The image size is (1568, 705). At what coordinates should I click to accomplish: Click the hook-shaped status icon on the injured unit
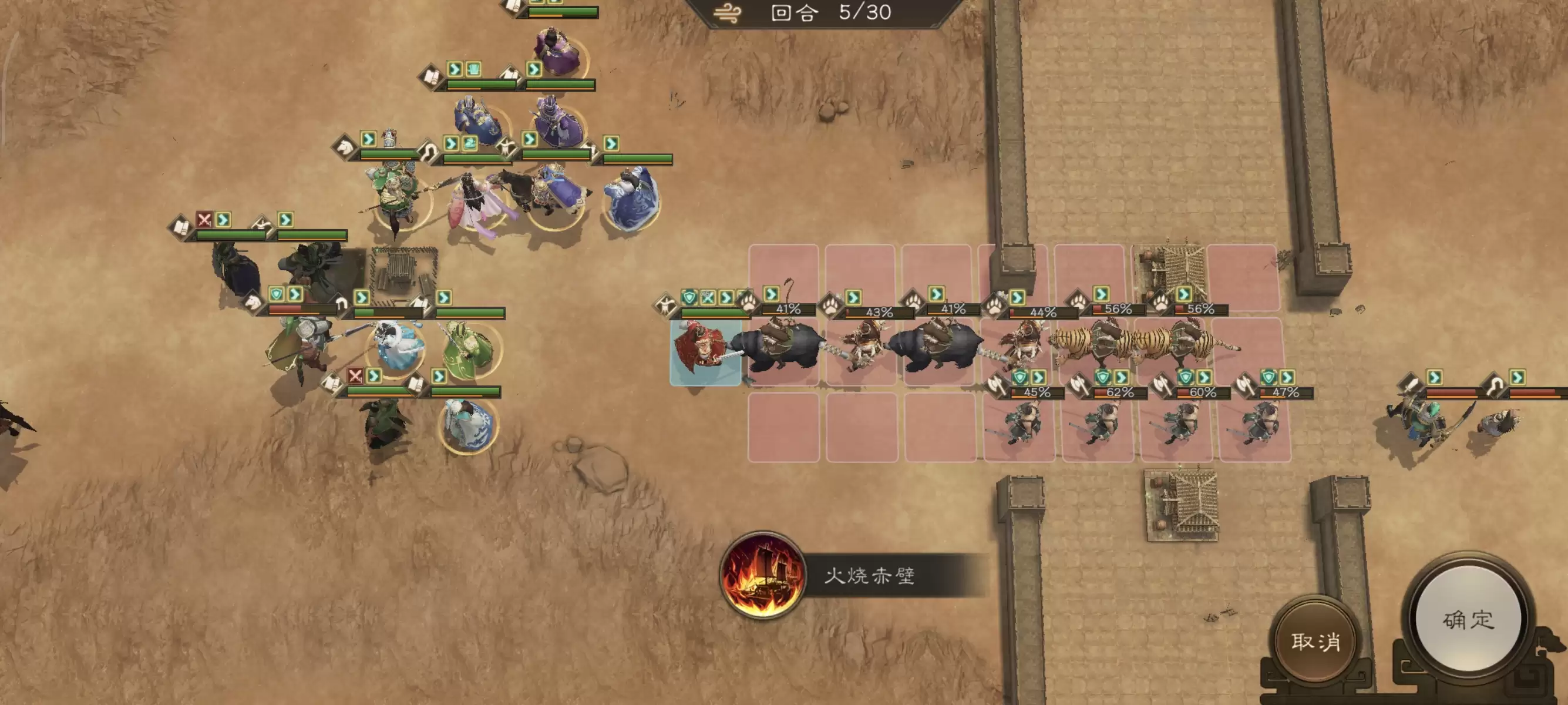(x=342, y=304)
